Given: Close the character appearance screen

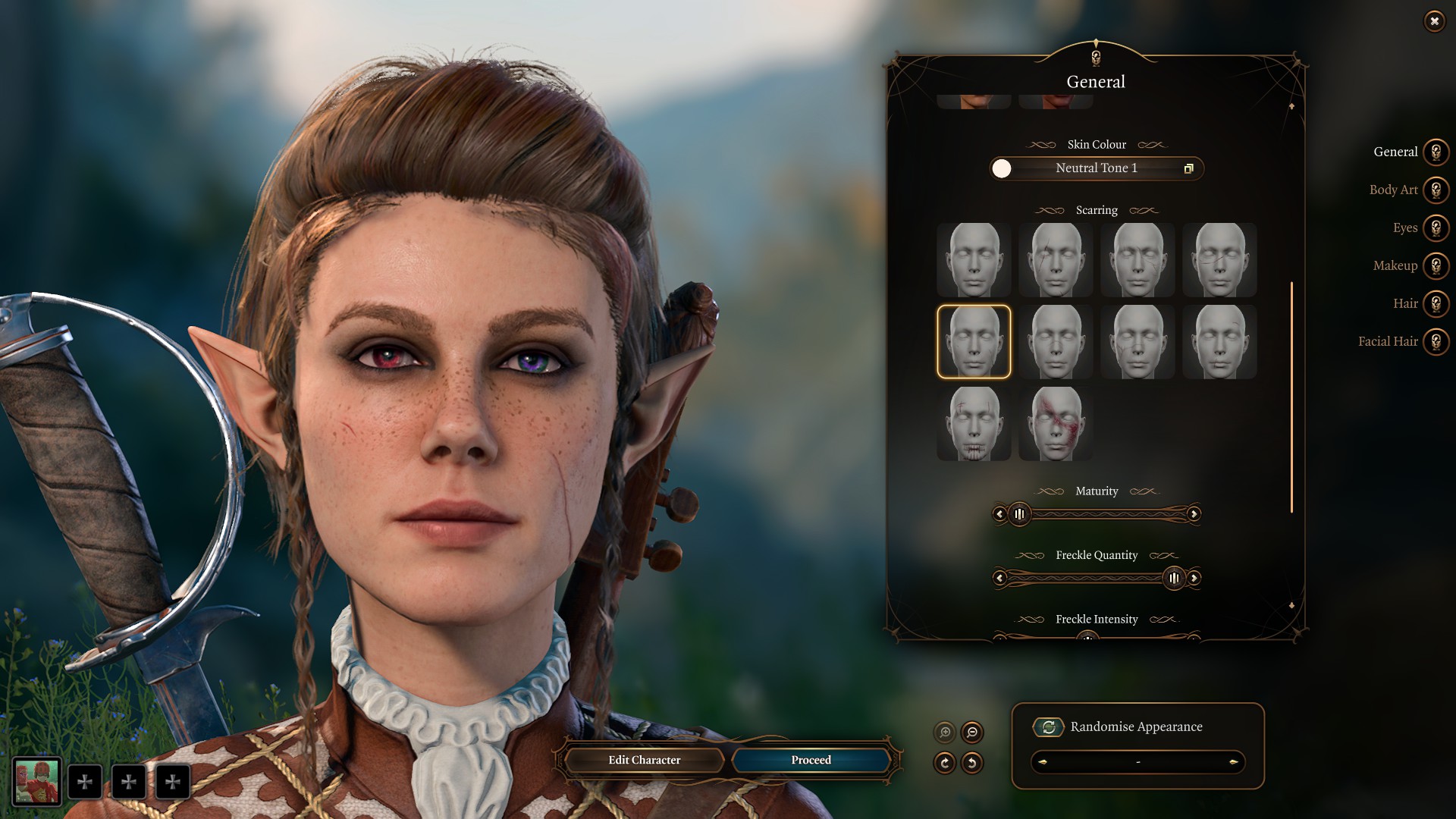Looking at the screenshot, I should point(1434,21).
